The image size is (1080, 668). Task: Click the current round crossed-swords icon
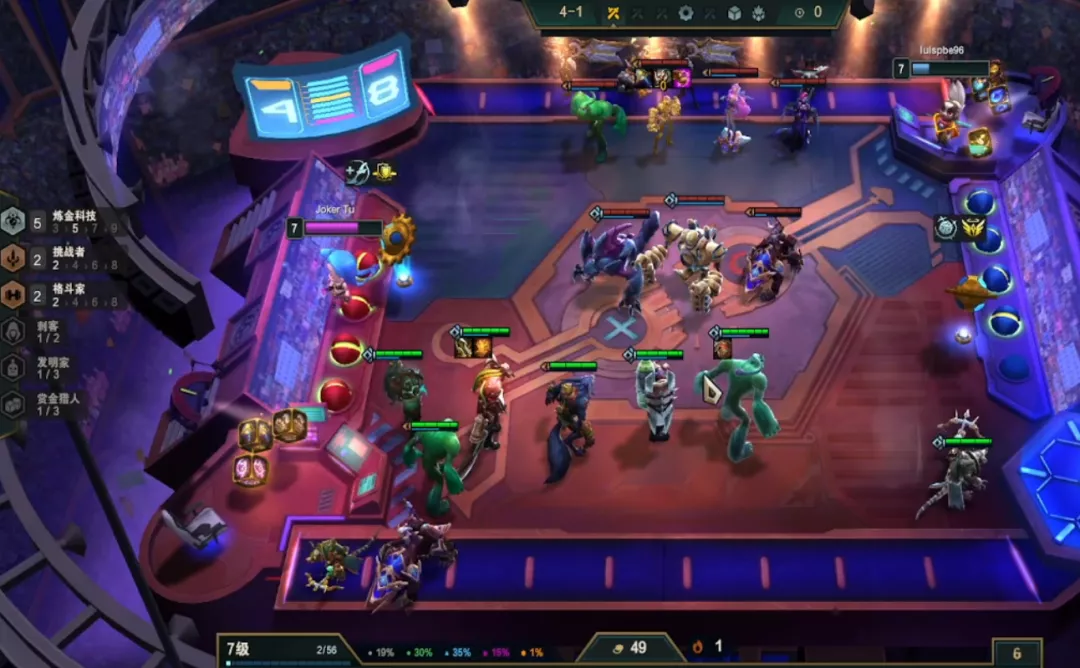click(x=614, y=13)
